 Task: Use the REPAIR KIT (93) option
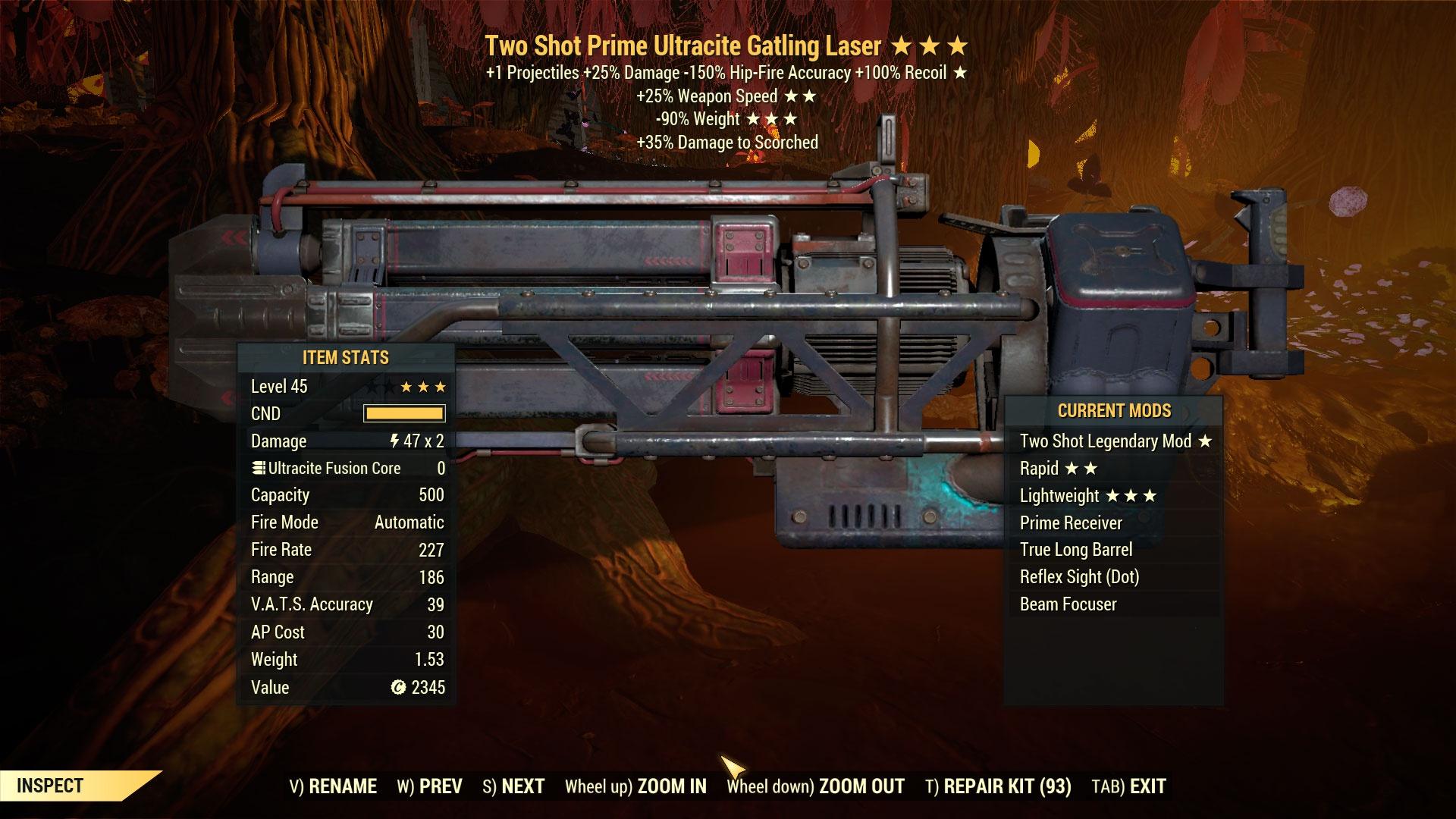click(x=998, y=786)
